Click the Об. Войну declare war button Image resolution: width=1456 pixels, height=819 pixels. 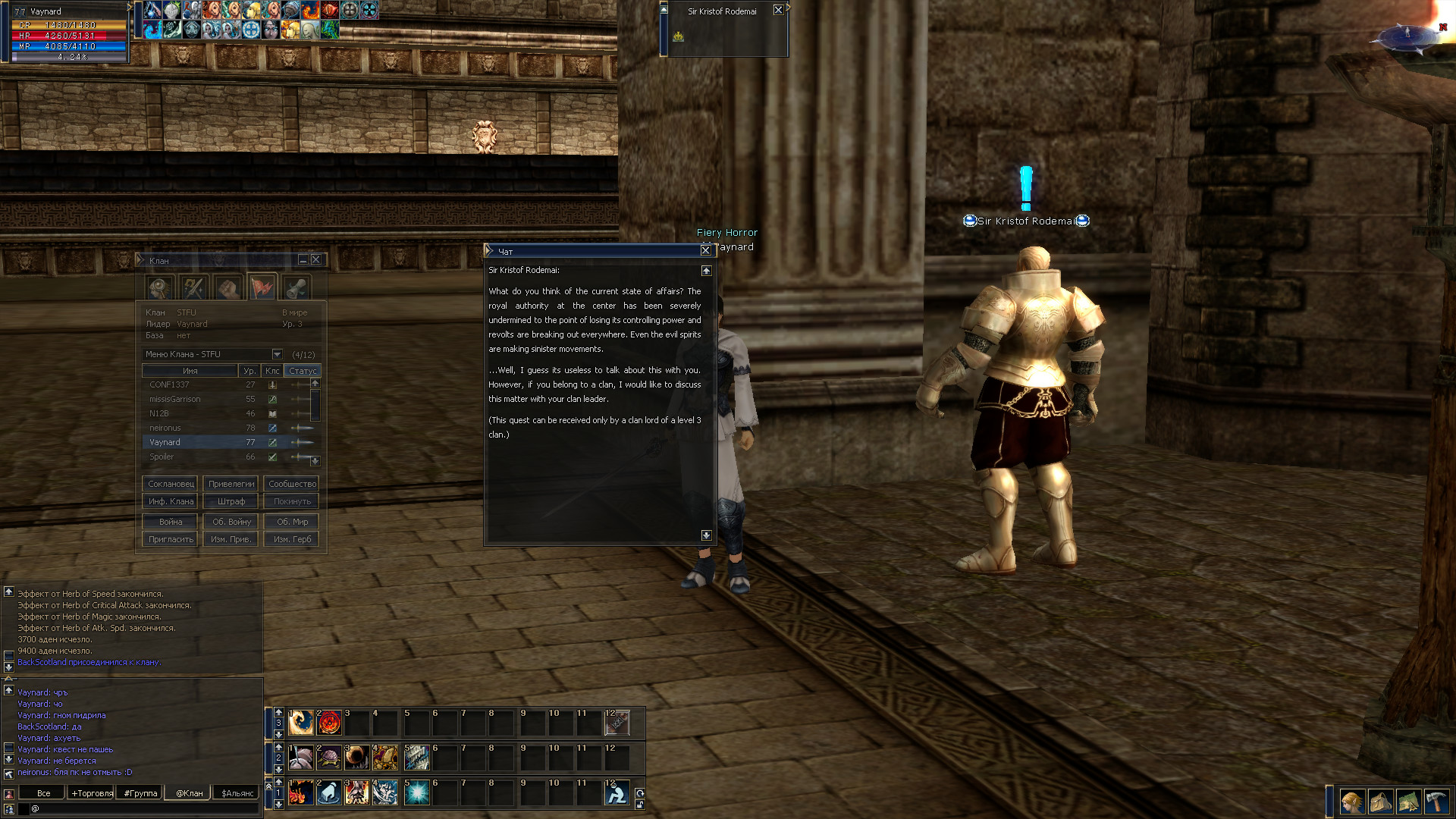pyautogui.click(x=231, y=522)
